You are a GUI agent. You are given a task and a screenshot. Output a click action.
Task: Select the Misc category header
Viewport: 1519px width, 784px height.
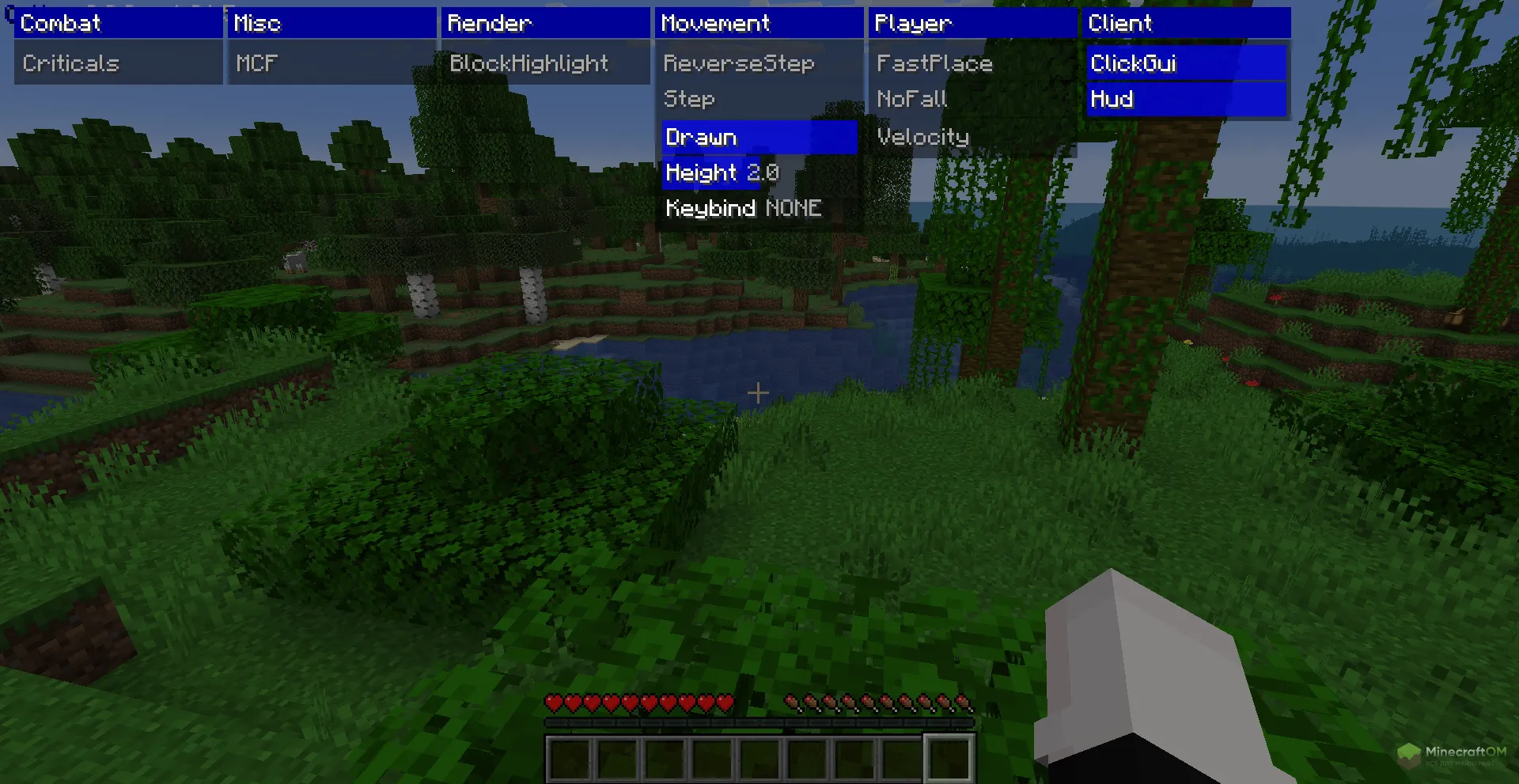[x=331, y=23]
